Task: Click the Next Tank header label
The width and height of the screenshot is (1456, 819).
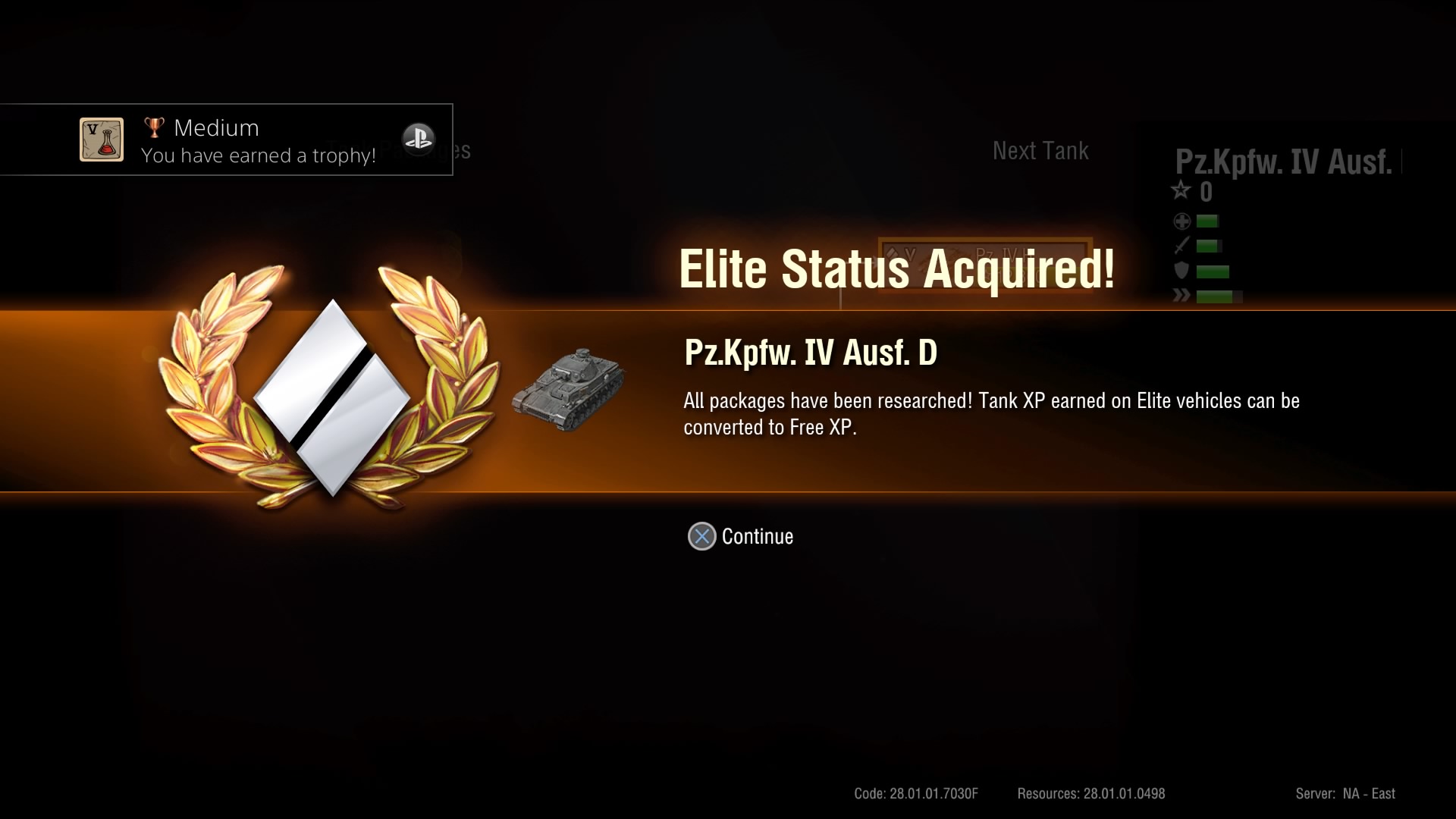Action: 1040,150
